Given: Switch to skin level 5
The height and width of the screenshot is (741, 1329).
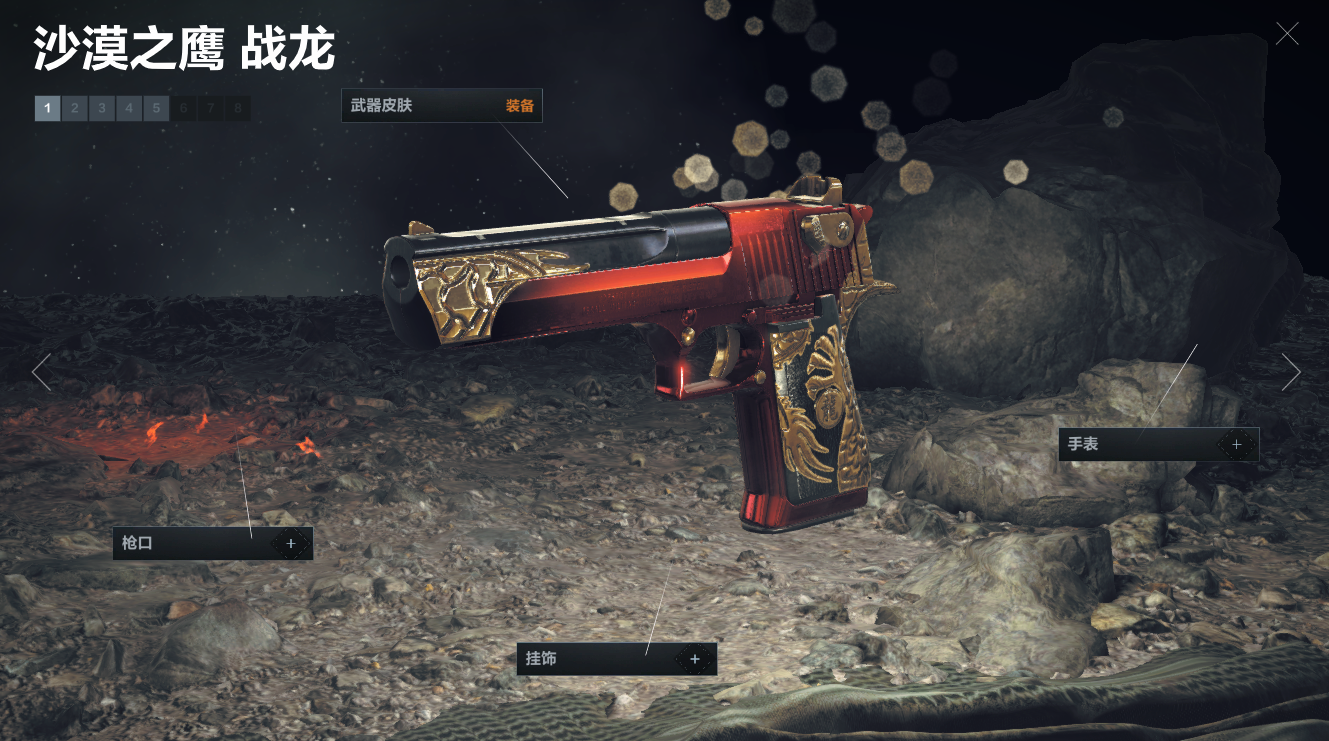Looking at the screenshot, I should click(x=155, y=108).
